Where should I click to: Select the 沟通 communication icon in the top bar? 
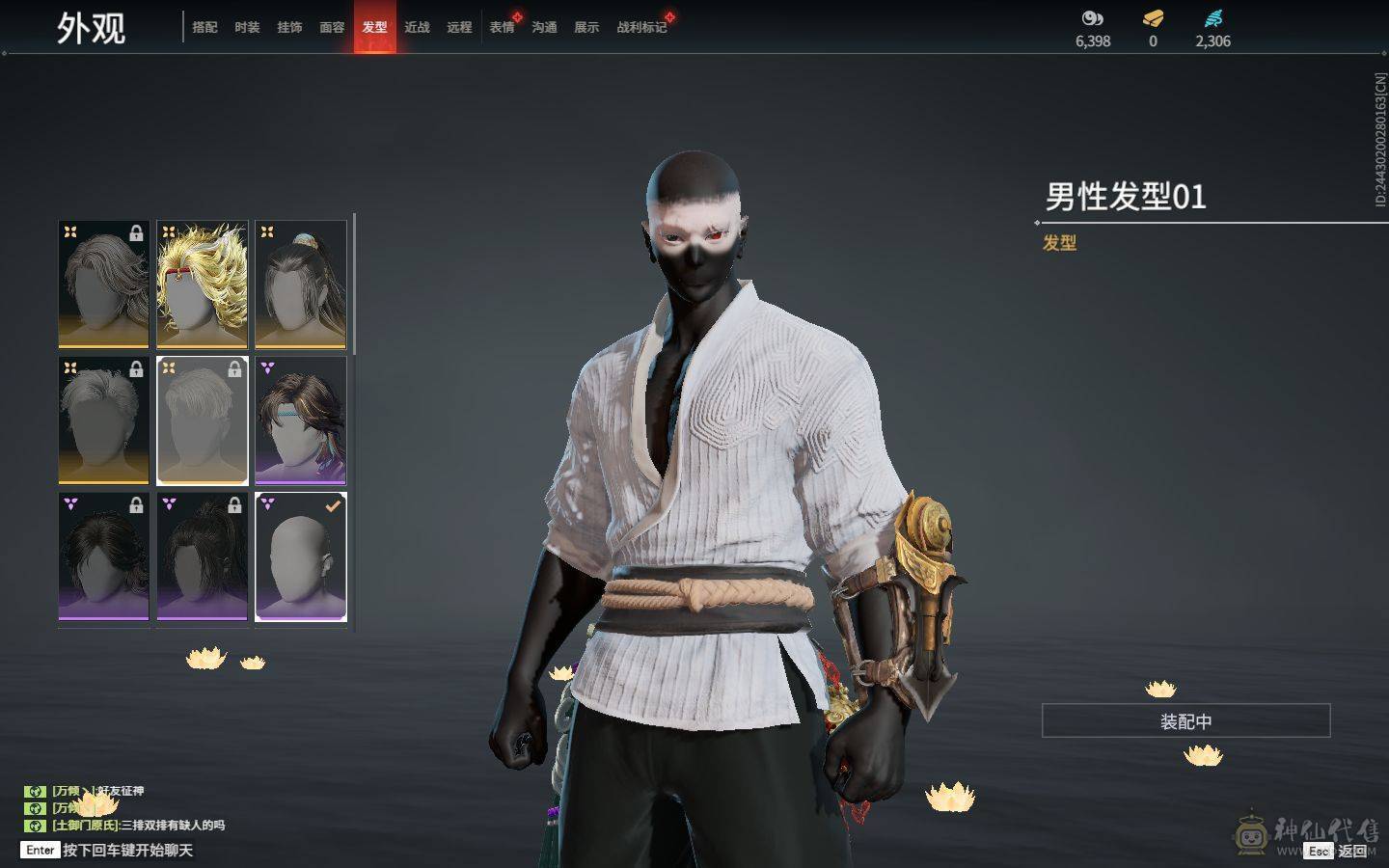543,28
